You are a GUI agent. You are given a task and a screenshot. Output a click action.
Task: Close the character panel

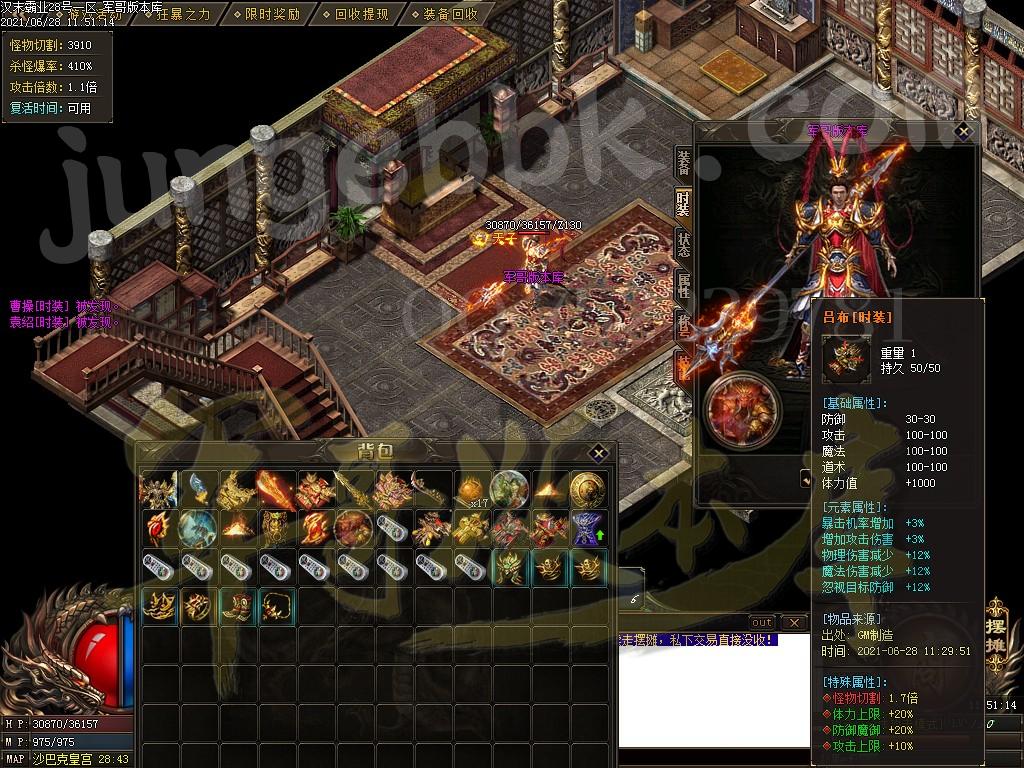[x=963, y=131]
